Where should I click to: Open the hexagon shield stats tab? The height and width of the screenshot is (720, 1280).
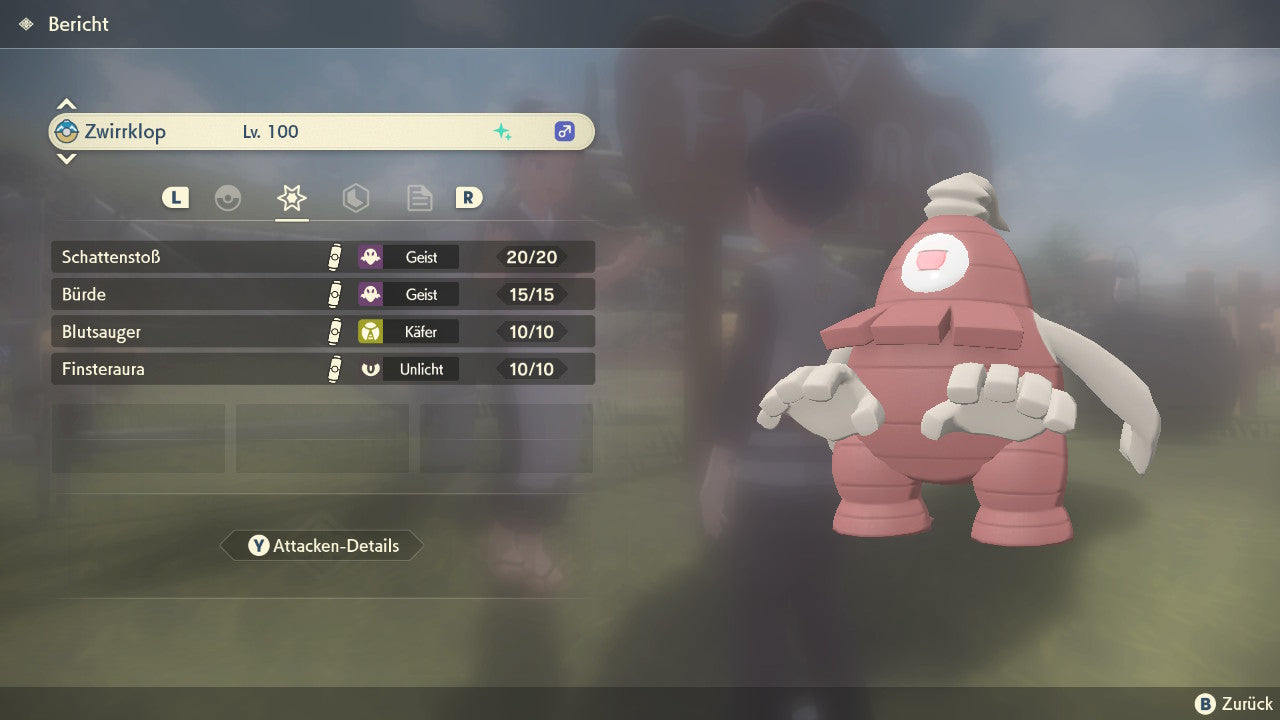pos(355,198)
